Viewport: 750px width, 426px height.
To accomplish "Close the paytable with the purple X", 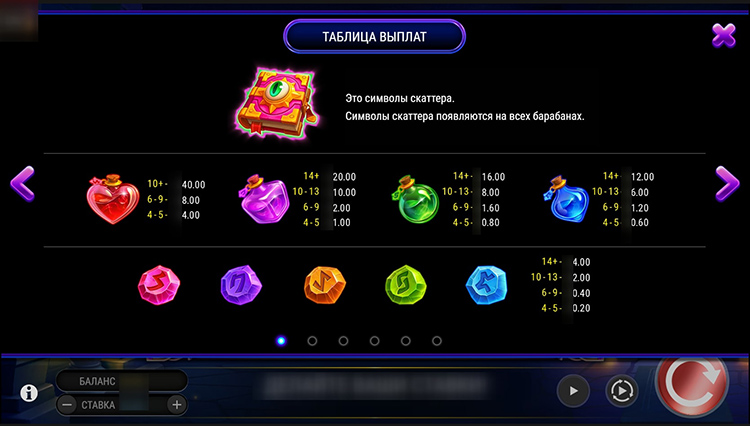I will 724,36.
